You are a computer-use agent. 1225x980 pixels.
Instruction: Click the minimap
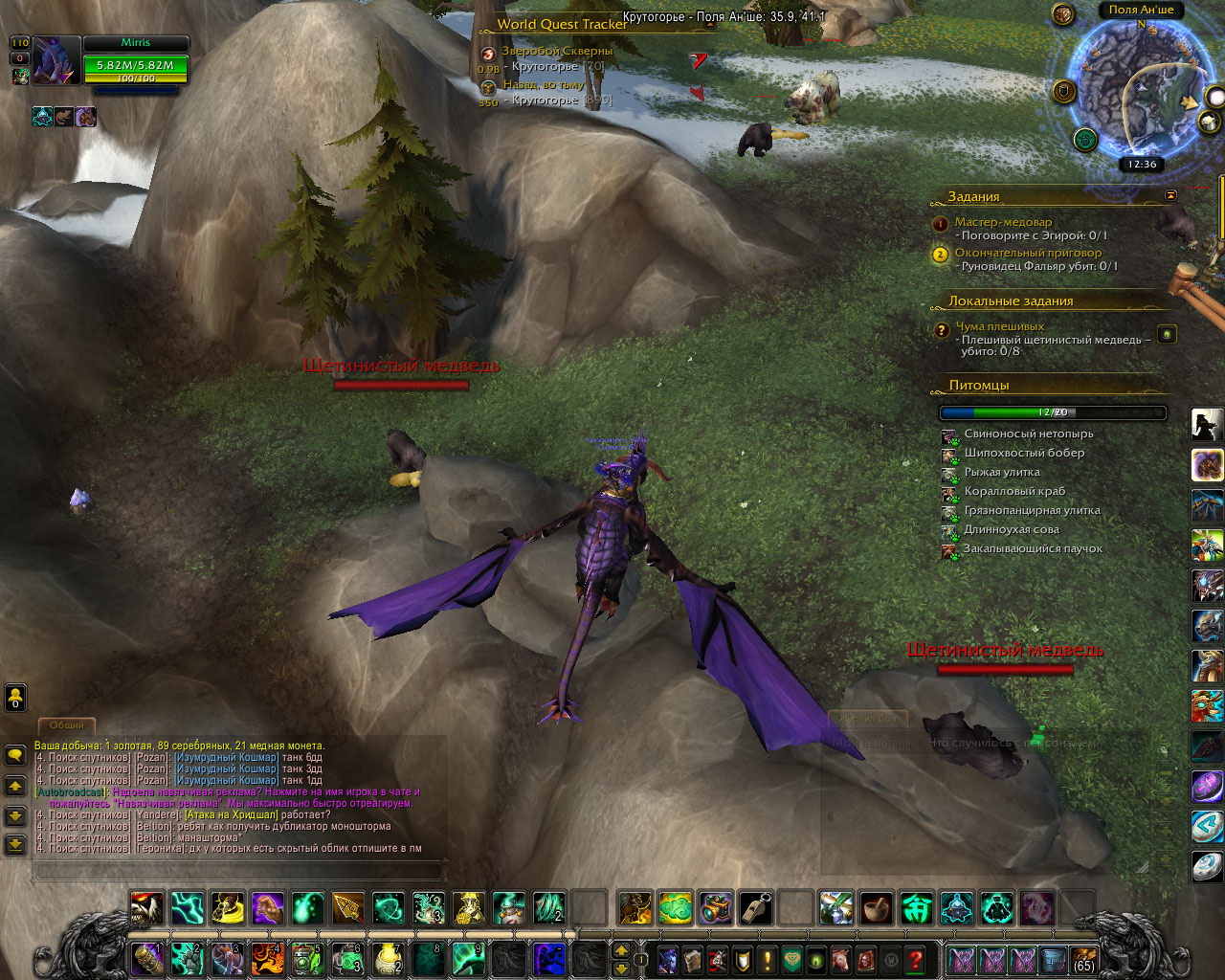point(1139,86)
